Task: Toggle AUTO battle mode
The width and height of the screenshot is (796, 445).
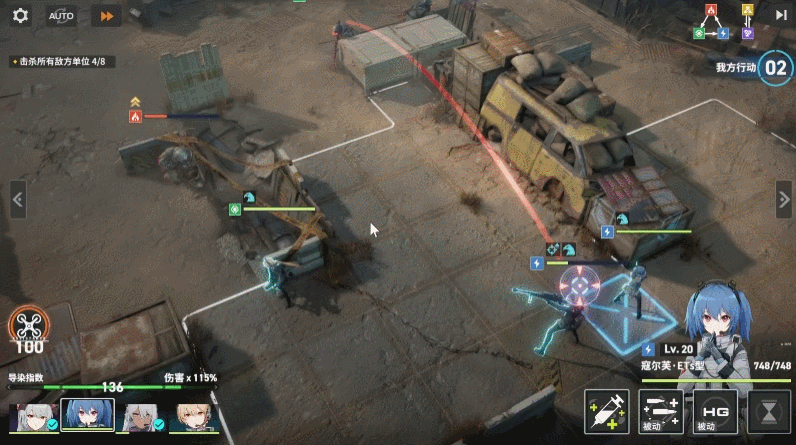Action: (61, 16)
